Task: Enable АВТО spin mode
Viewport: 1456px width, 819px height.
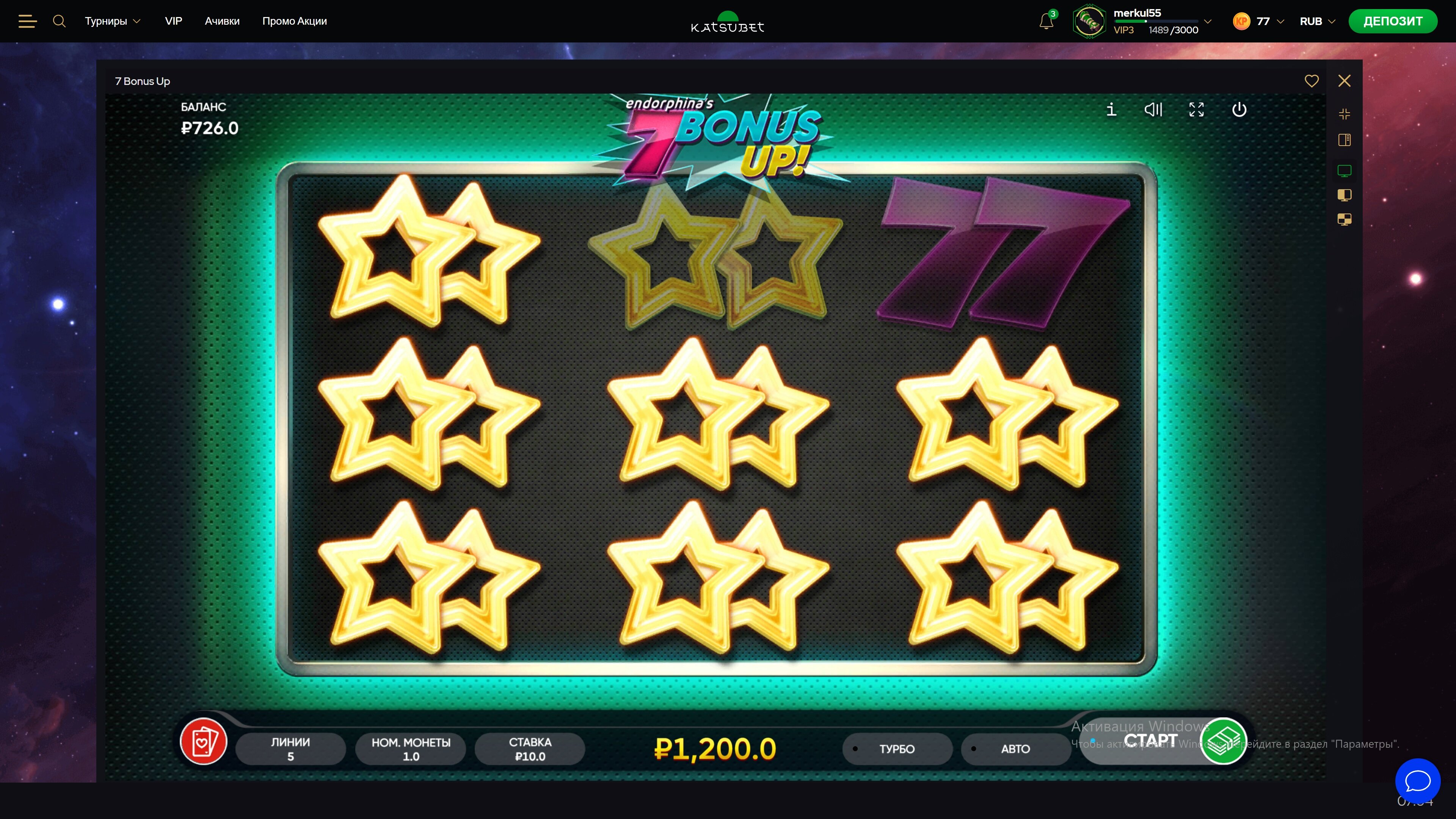Action: pos(1015,749)
